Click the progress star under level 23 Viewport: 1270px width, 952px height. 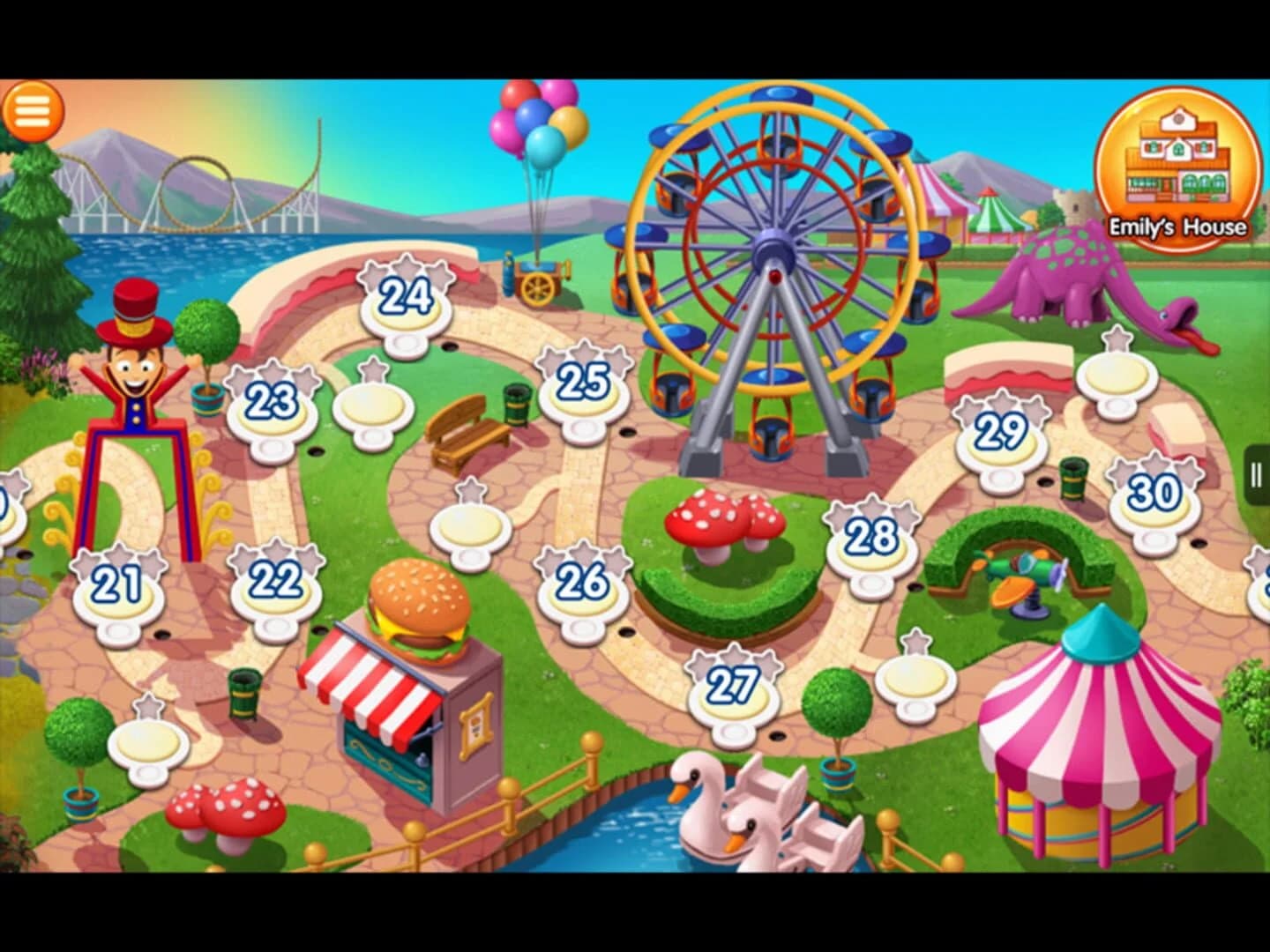(271, 448)
